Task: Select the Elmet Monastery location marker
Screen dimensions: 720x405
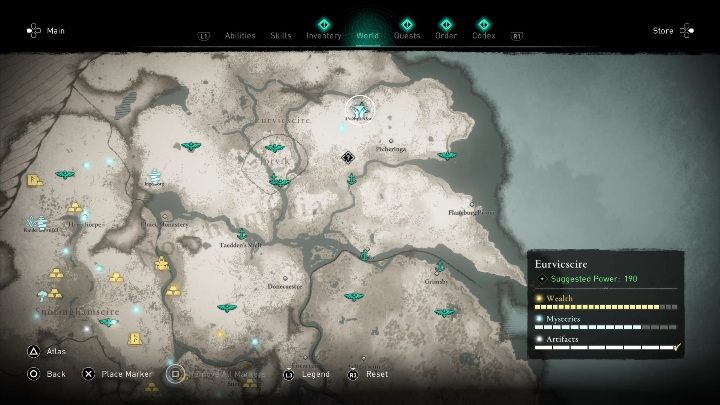Action: (163, 214)
